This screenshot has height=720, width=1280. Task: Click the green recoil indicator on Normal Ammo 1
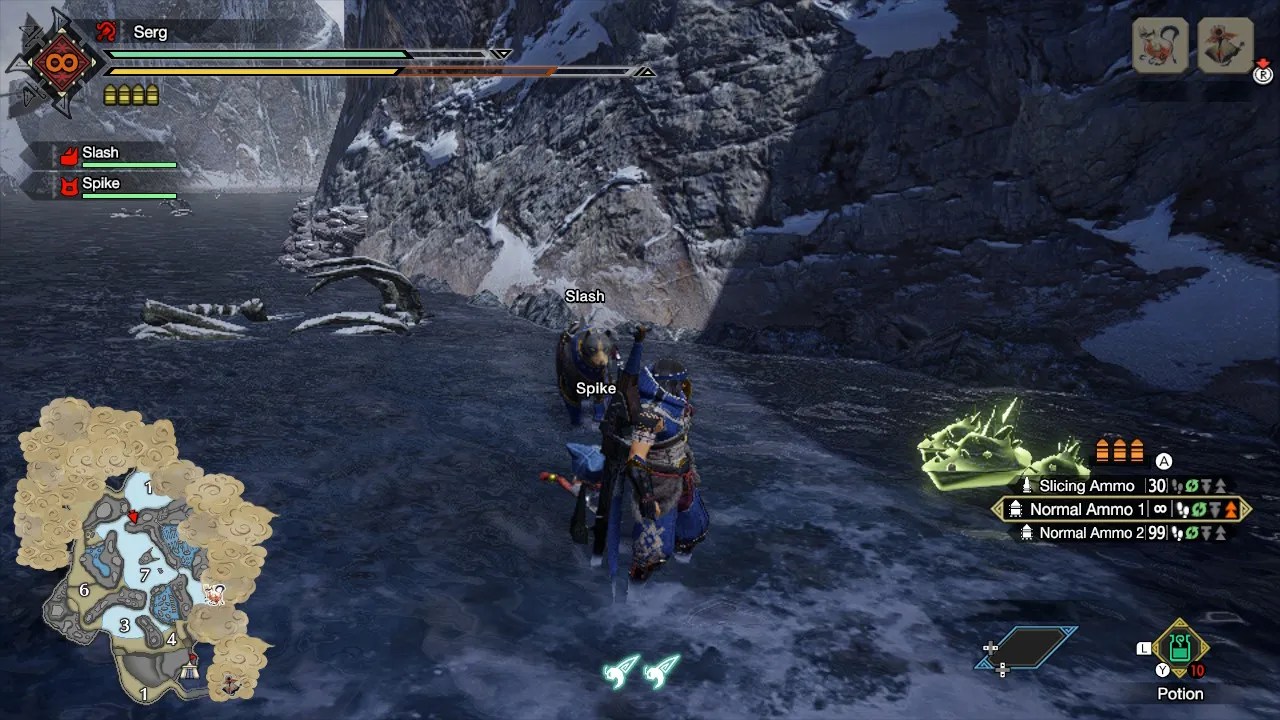coord(1199,509)
